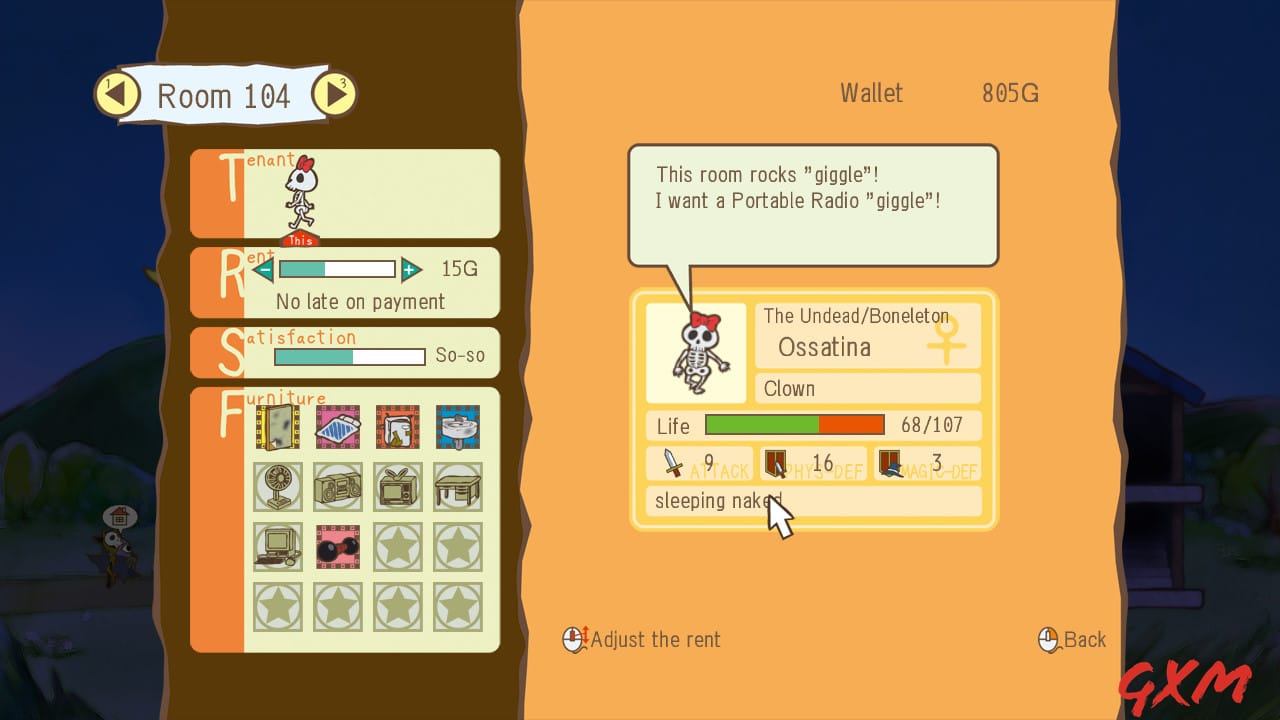Select the futon furniture icon
This screenshot has width=1280, height=720.
coord(337,427)
